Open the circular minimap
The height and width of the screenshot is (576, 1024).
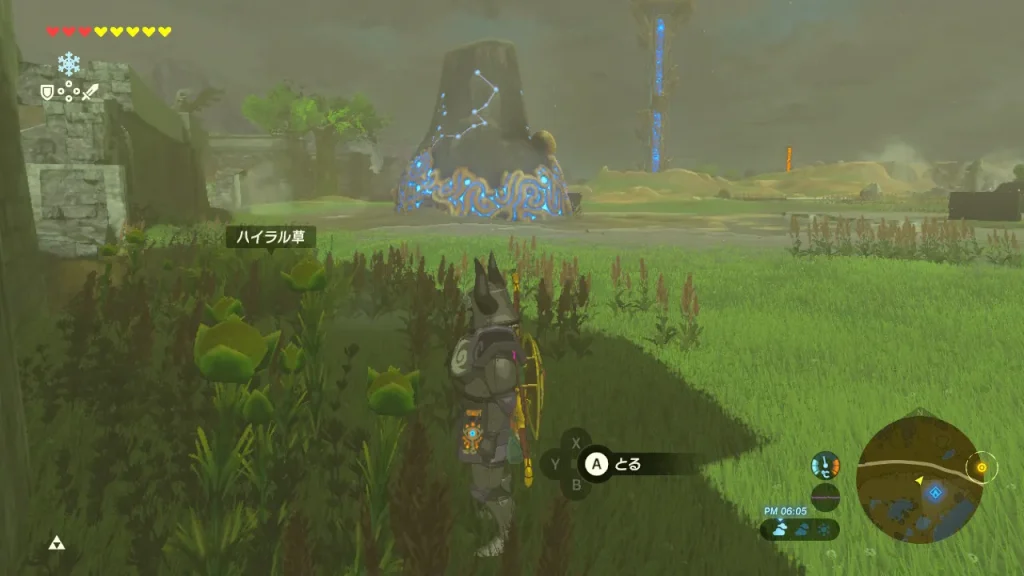coord(917,480)
